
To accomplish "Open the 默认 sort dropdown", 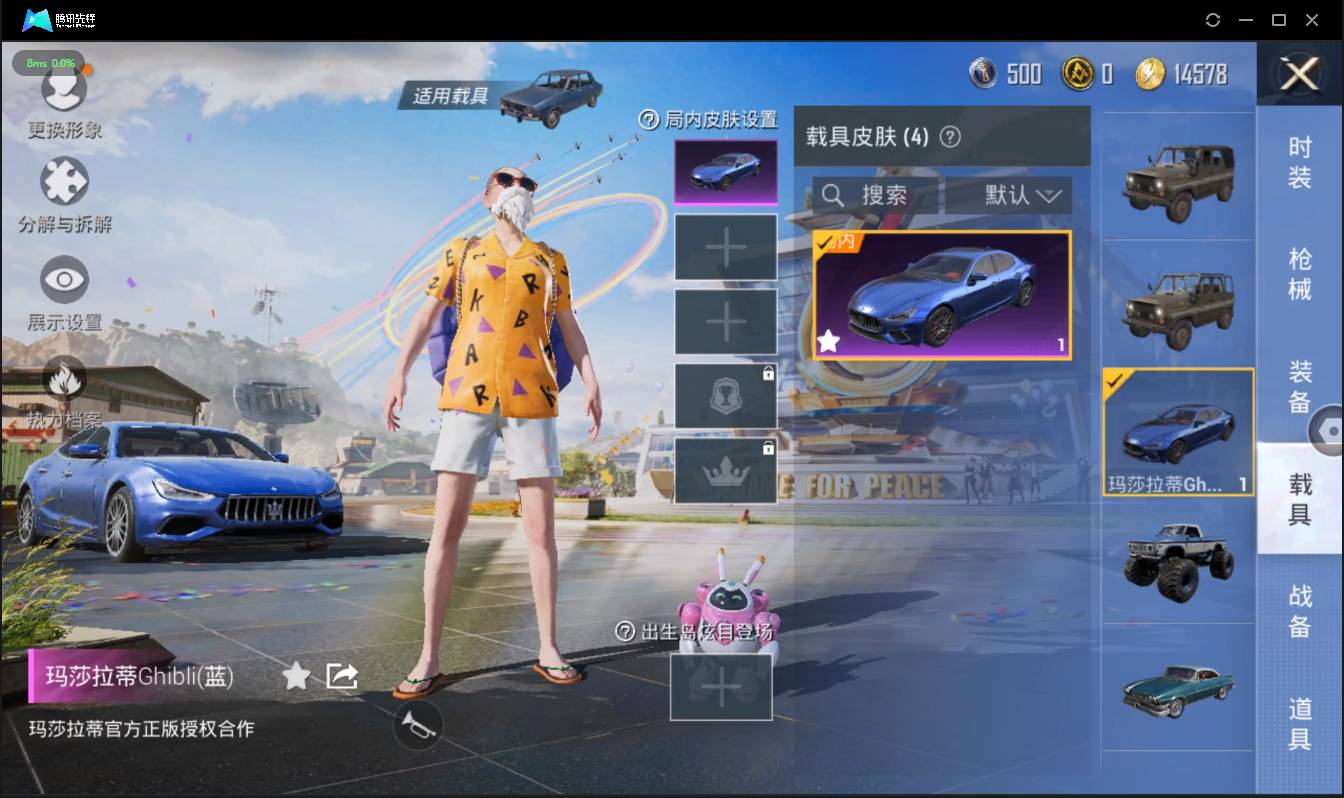I will (1008, 195).
